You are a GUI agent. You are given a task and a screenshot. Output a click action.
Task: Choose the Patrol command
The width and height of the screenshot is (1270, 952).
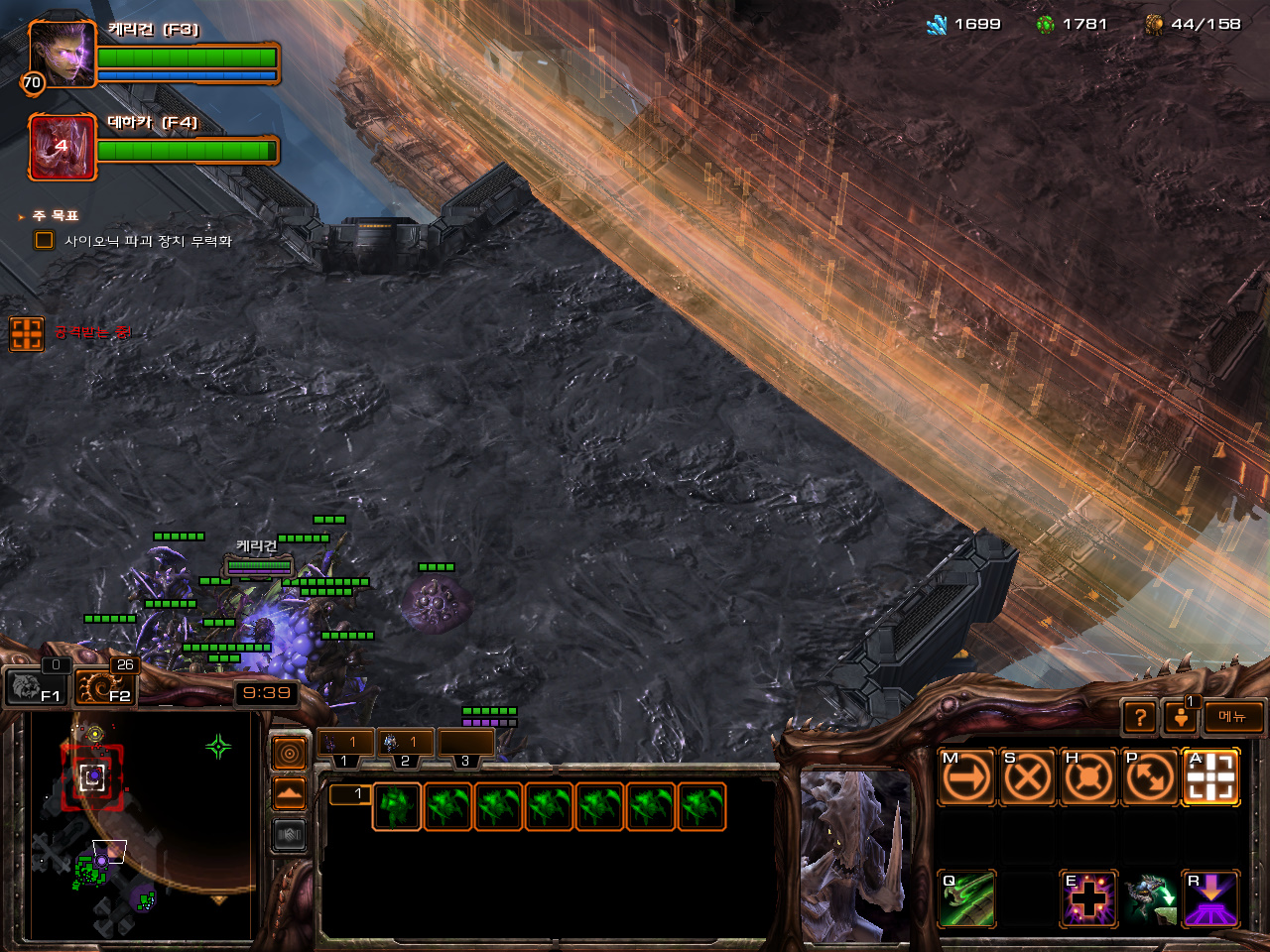pos(1150,777)
